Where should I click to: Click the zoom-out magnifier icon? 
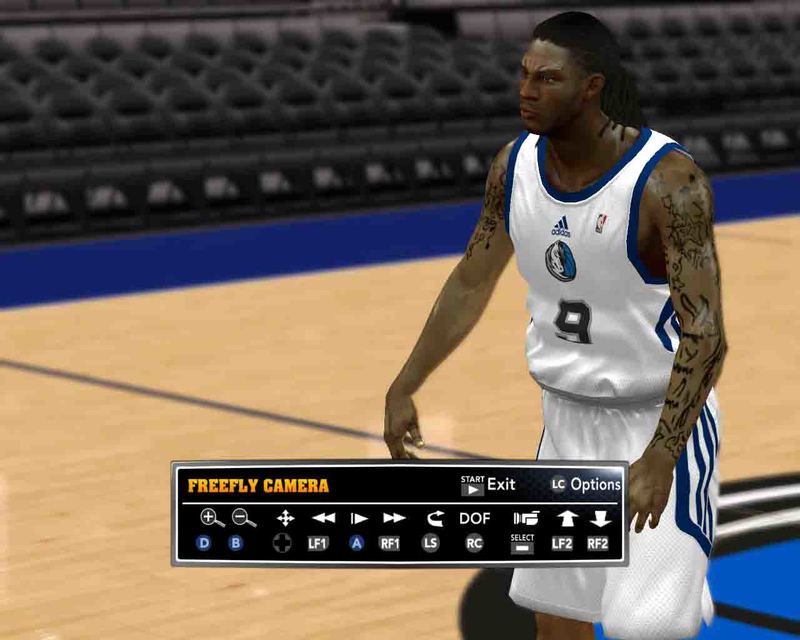point(243,517)
